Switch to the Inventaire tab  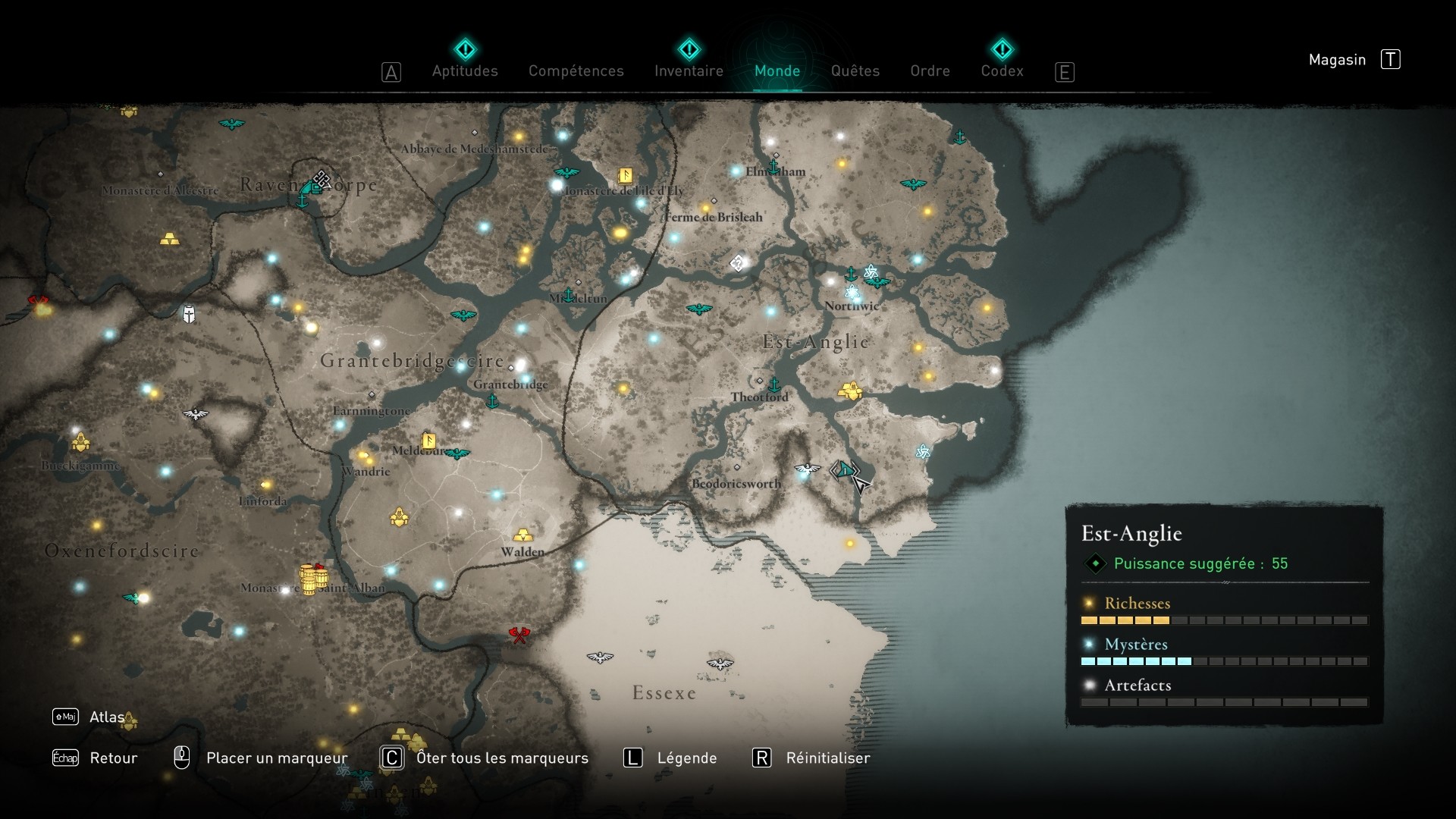[x=689, y=71]
